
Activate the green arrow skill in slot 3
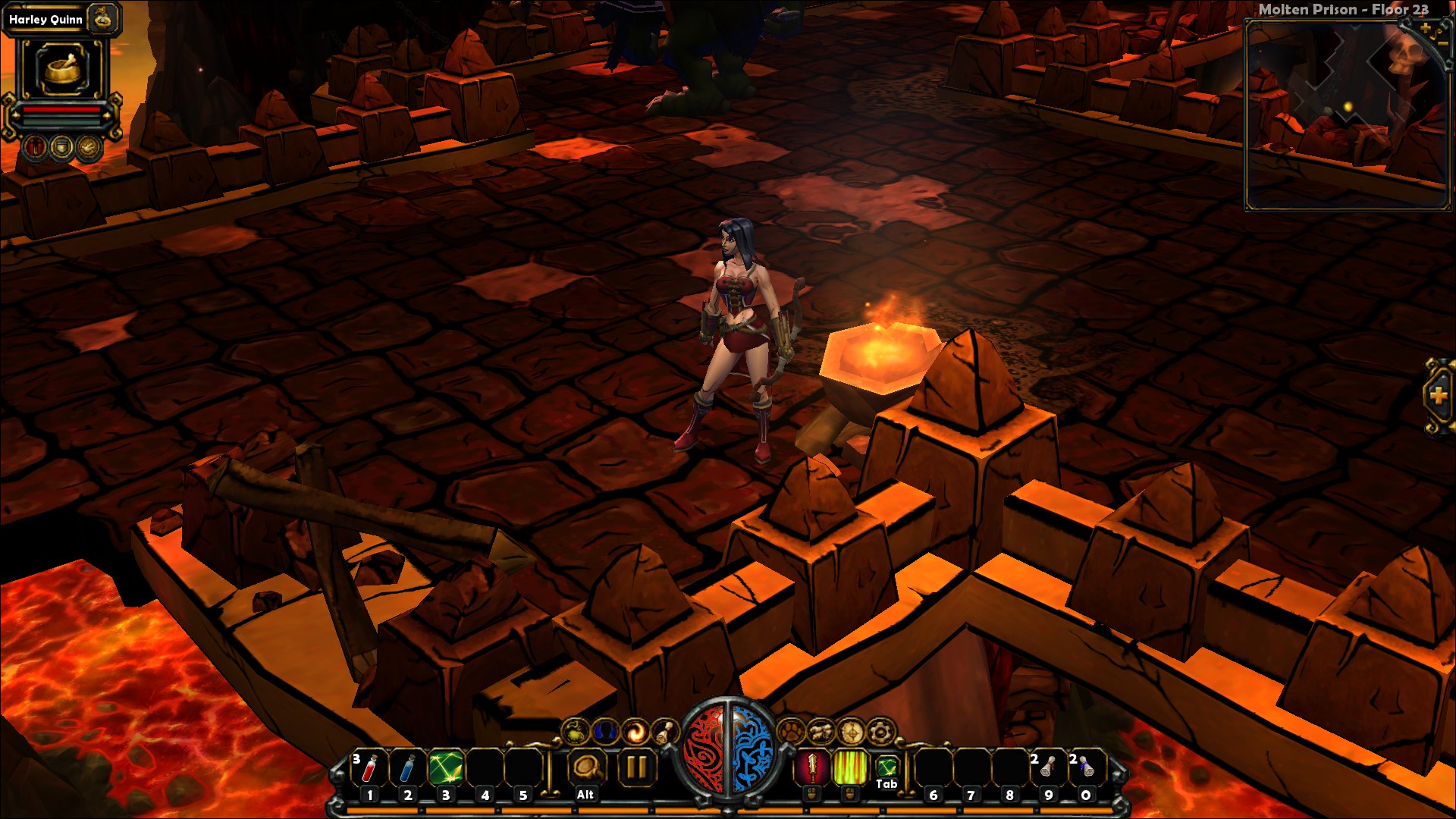[x=446, y=768]
